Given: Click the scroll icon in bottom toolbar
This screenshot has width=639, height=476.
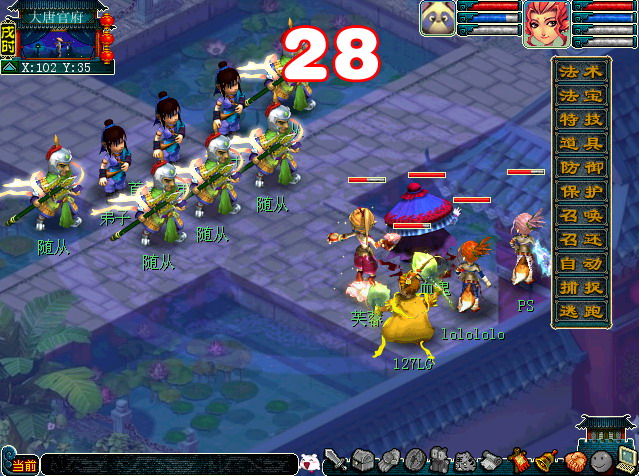Looking at the screenshot, I should pos(493,462).
